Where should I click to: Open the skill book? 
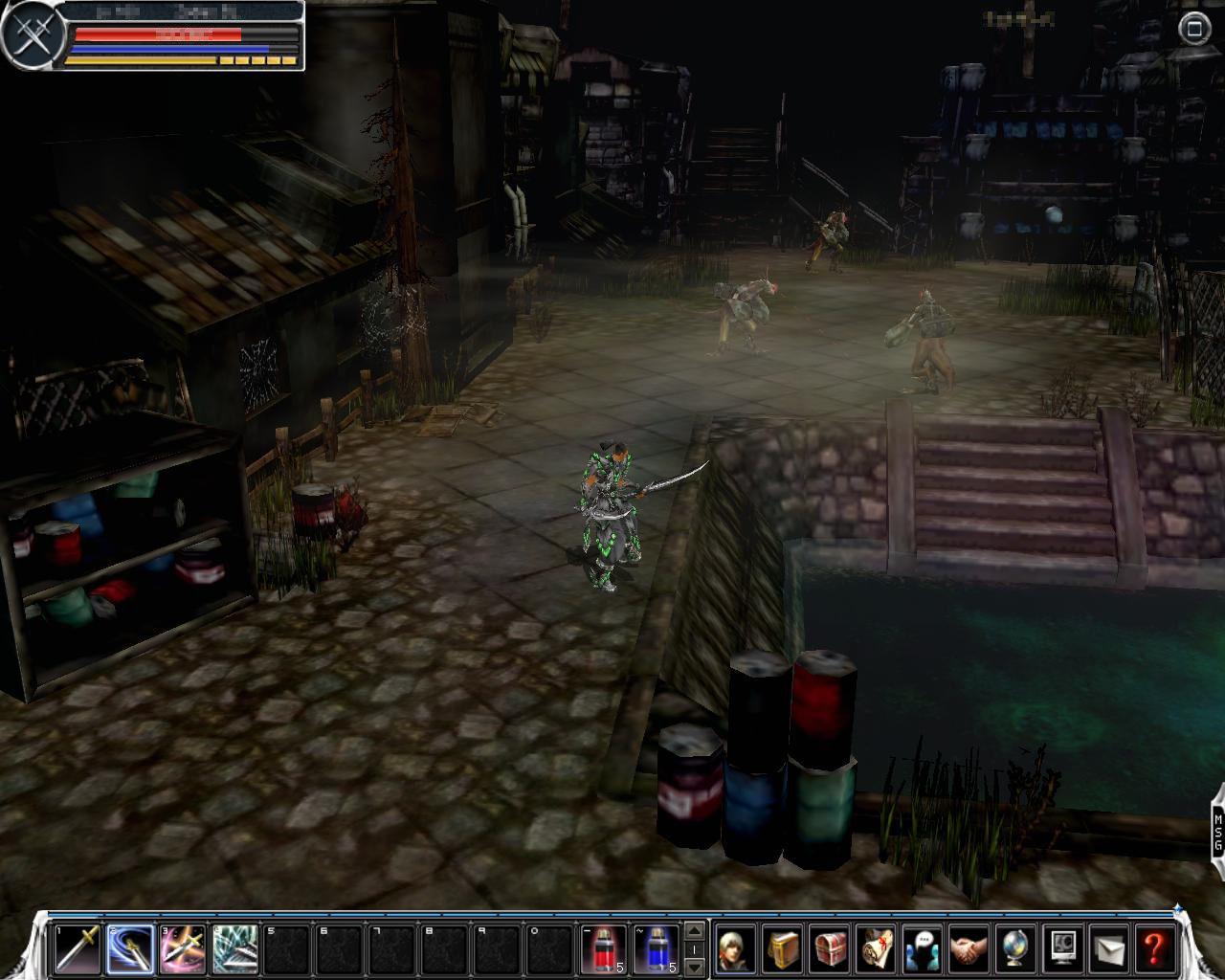[782, 948]
